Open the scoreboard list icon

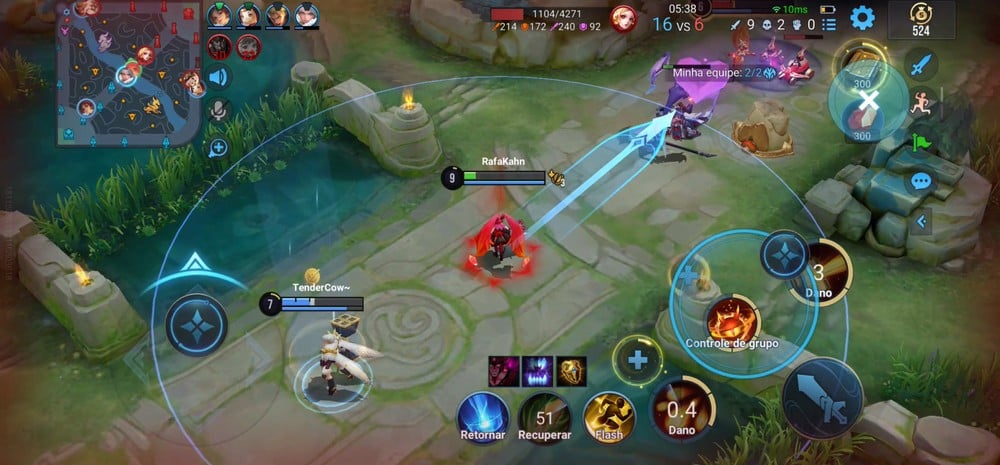tap(829, 24)
